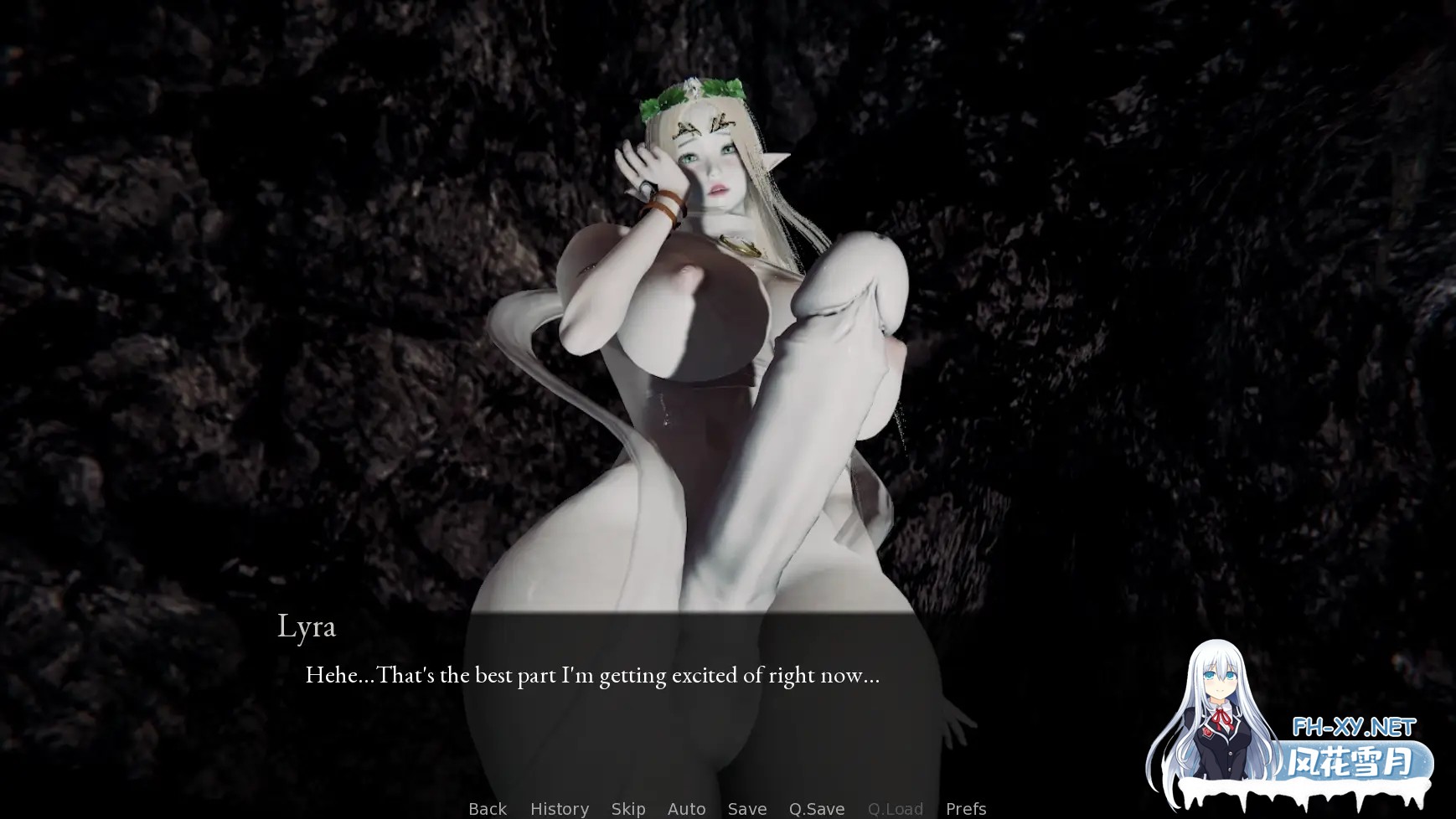Quick save with Q.Save
Screen dimensions: 1456x819
[x=816, y=808]
